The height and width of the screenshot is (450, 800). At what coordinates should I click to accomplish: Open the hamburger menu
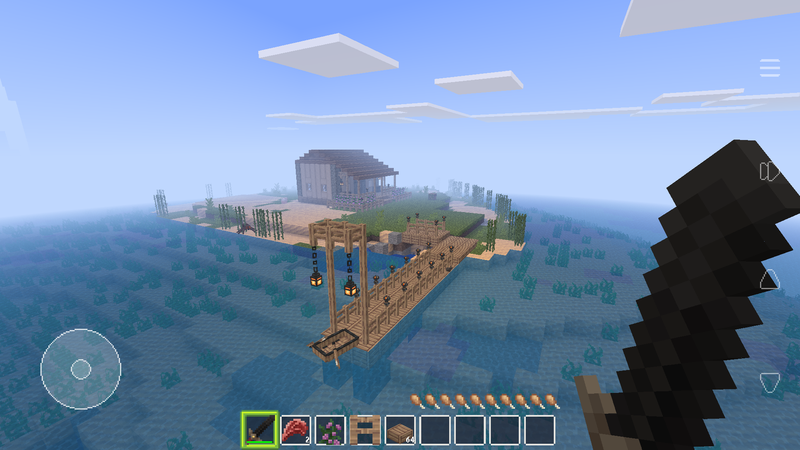click(769, 68)
